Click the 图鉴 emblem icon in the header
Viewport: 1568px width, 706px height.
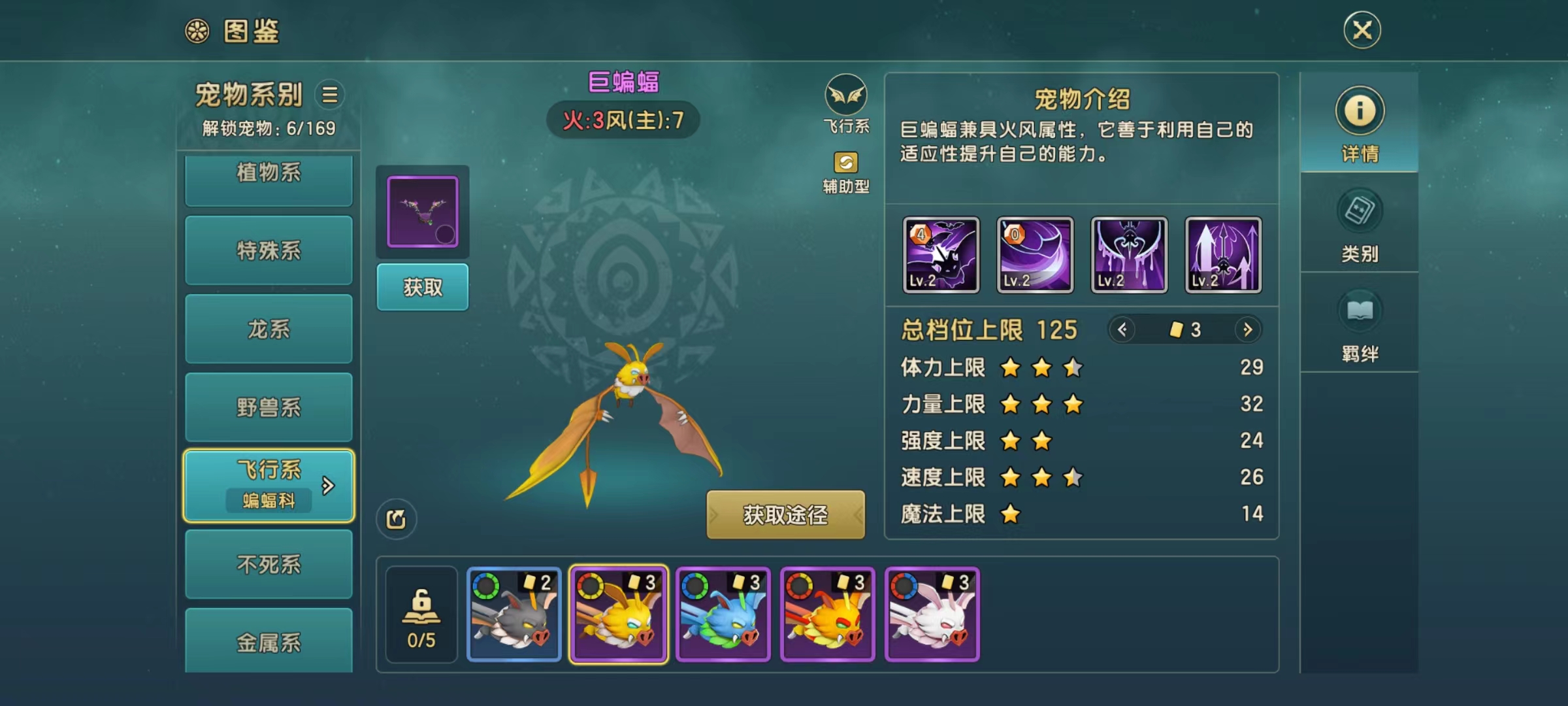pyautogui.click(x=198, y=29)
